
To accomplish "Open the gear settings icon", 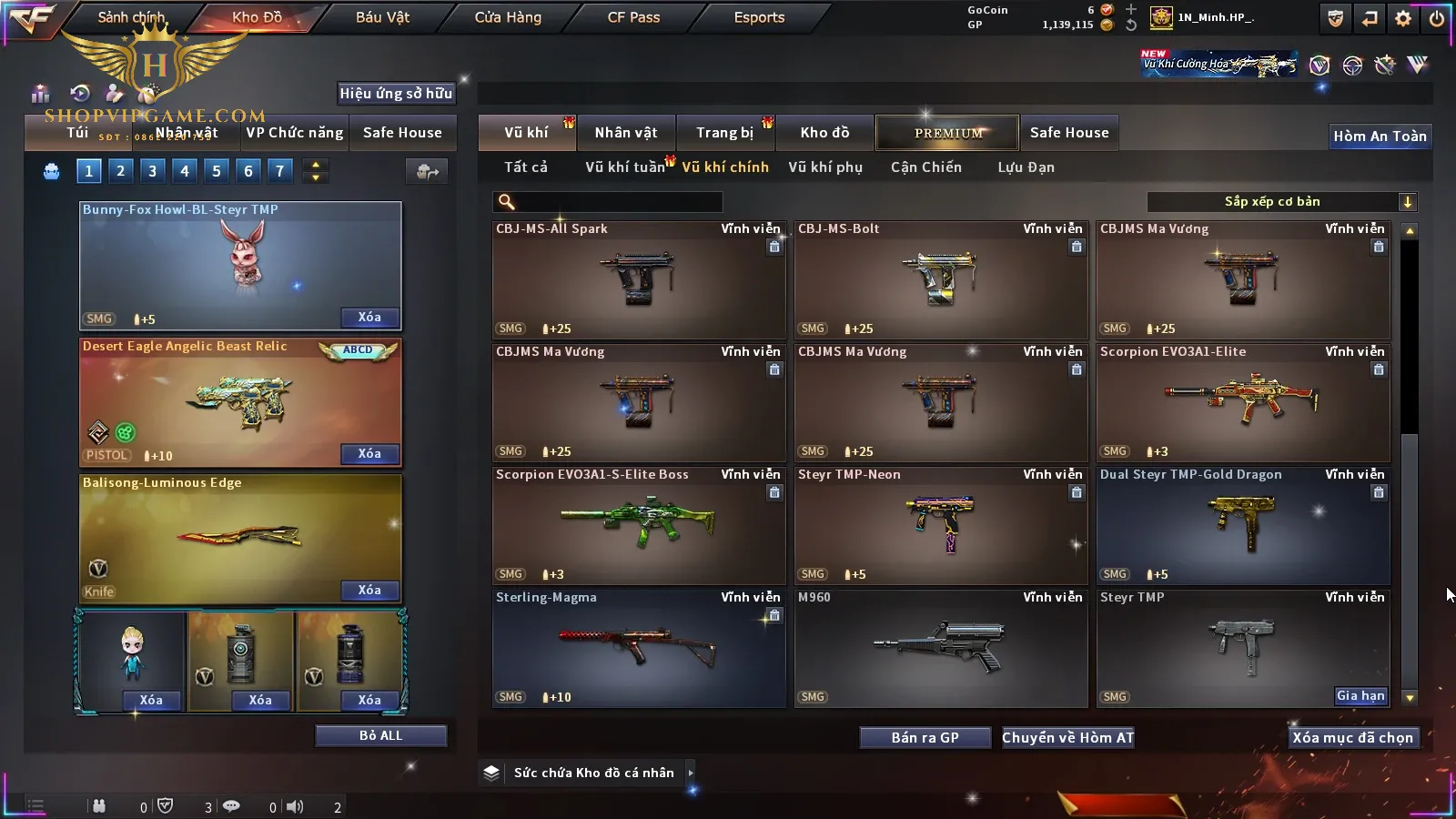I will 1403,18.
